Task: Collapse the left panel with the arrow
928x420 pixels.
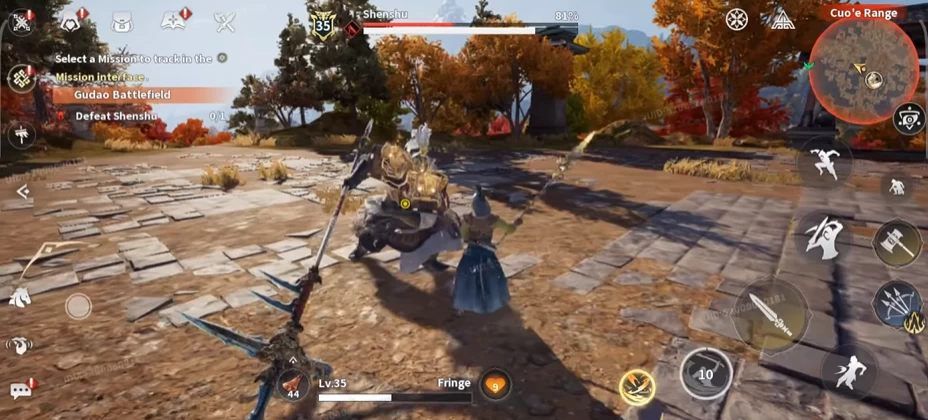Action: [21, 191]
